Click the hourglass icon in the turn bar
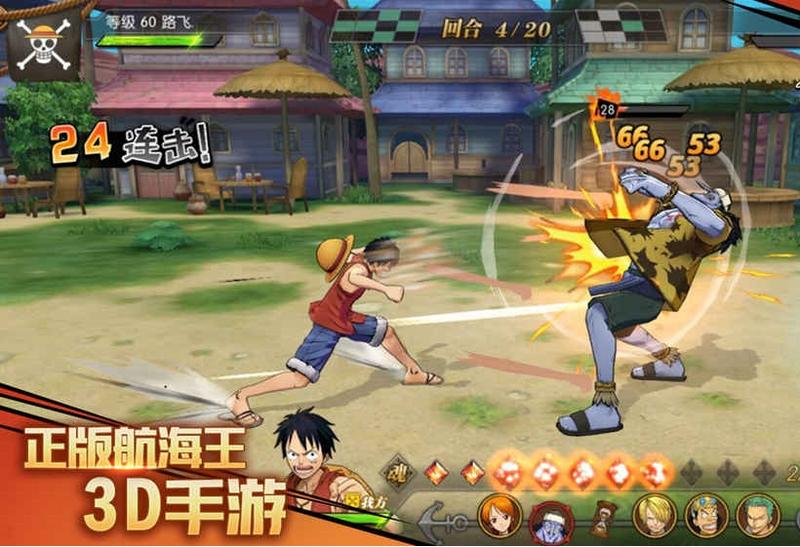 (x=602, y=516)
